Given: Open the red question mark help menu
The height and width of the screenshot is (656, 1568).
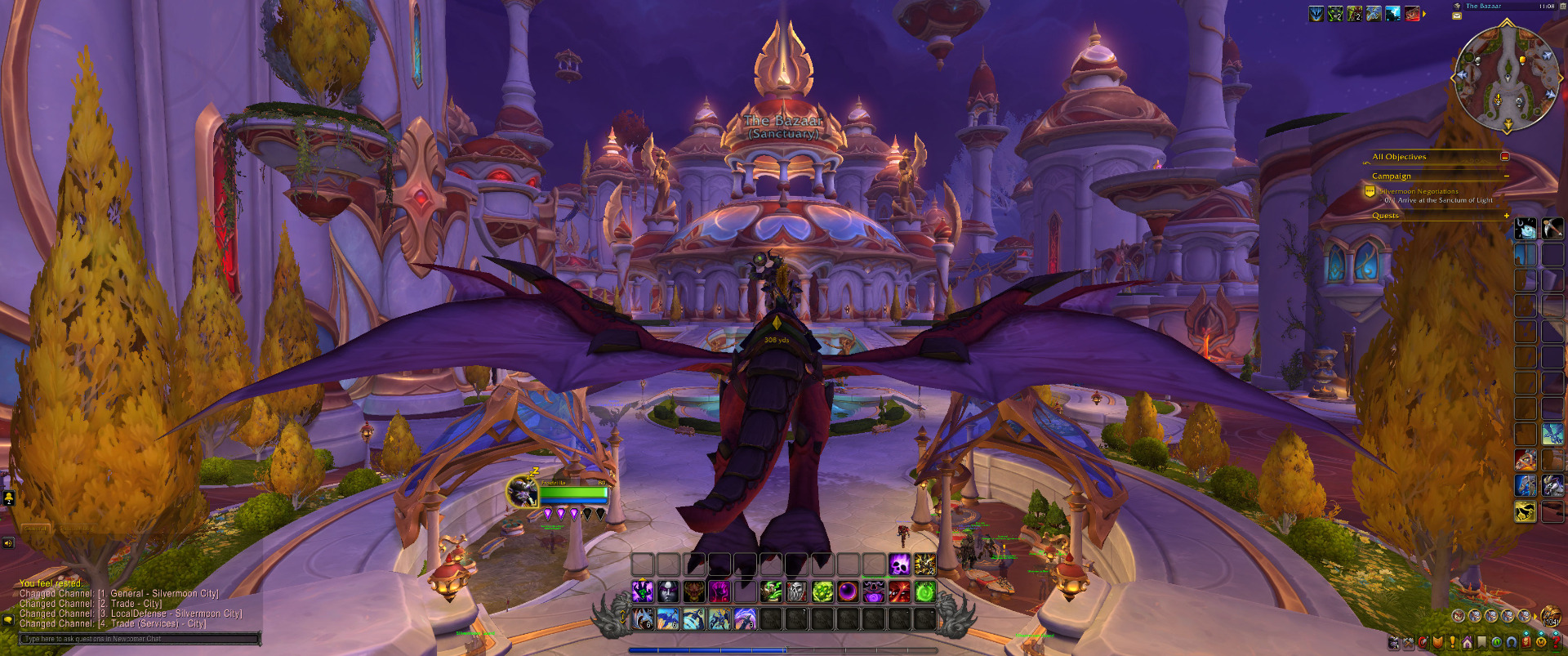Looking at the screenshot, I should click(x=1557, y=643).
